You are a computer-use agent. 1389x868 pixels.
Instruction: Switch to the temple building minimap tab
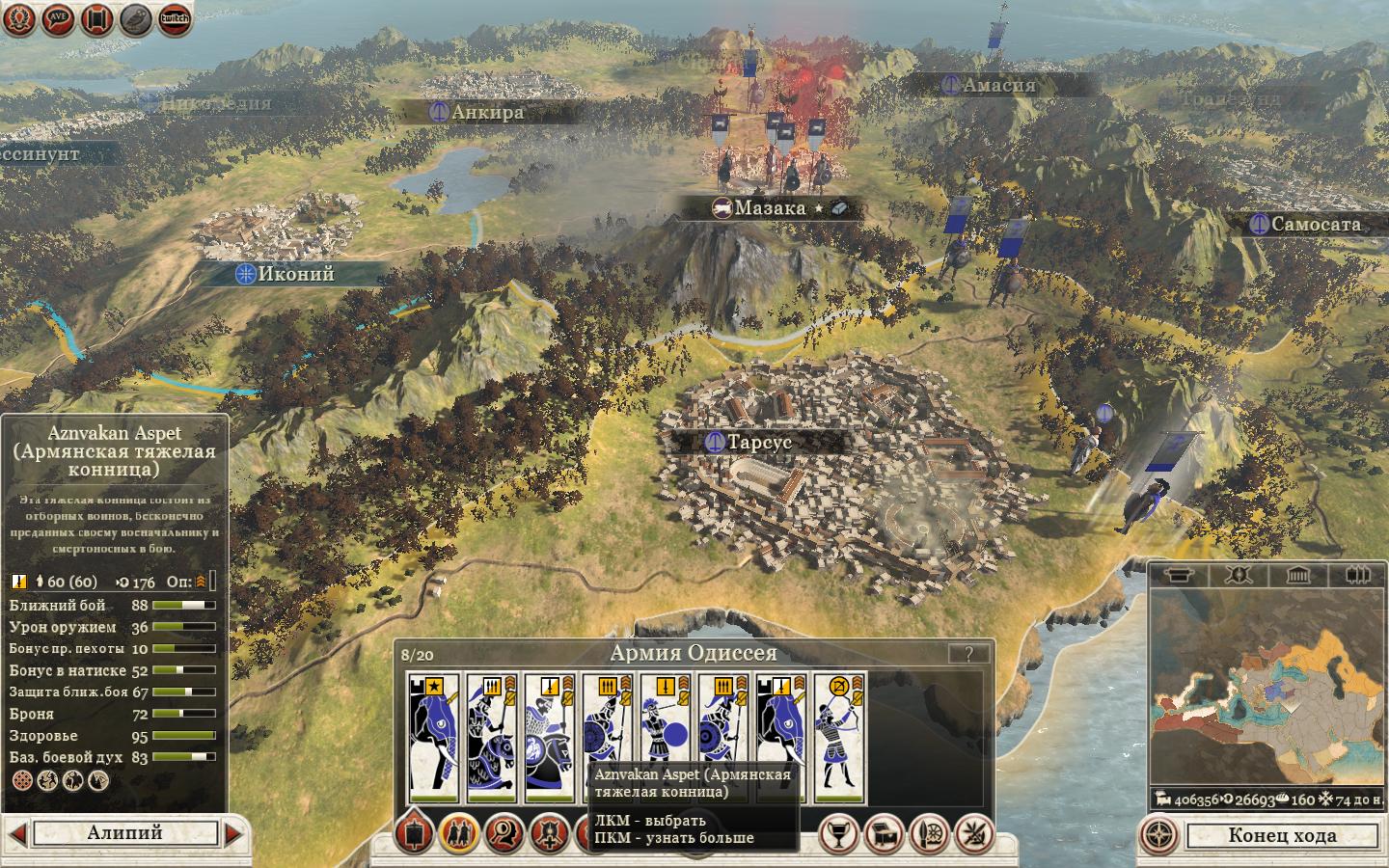tap(1297, 576)
